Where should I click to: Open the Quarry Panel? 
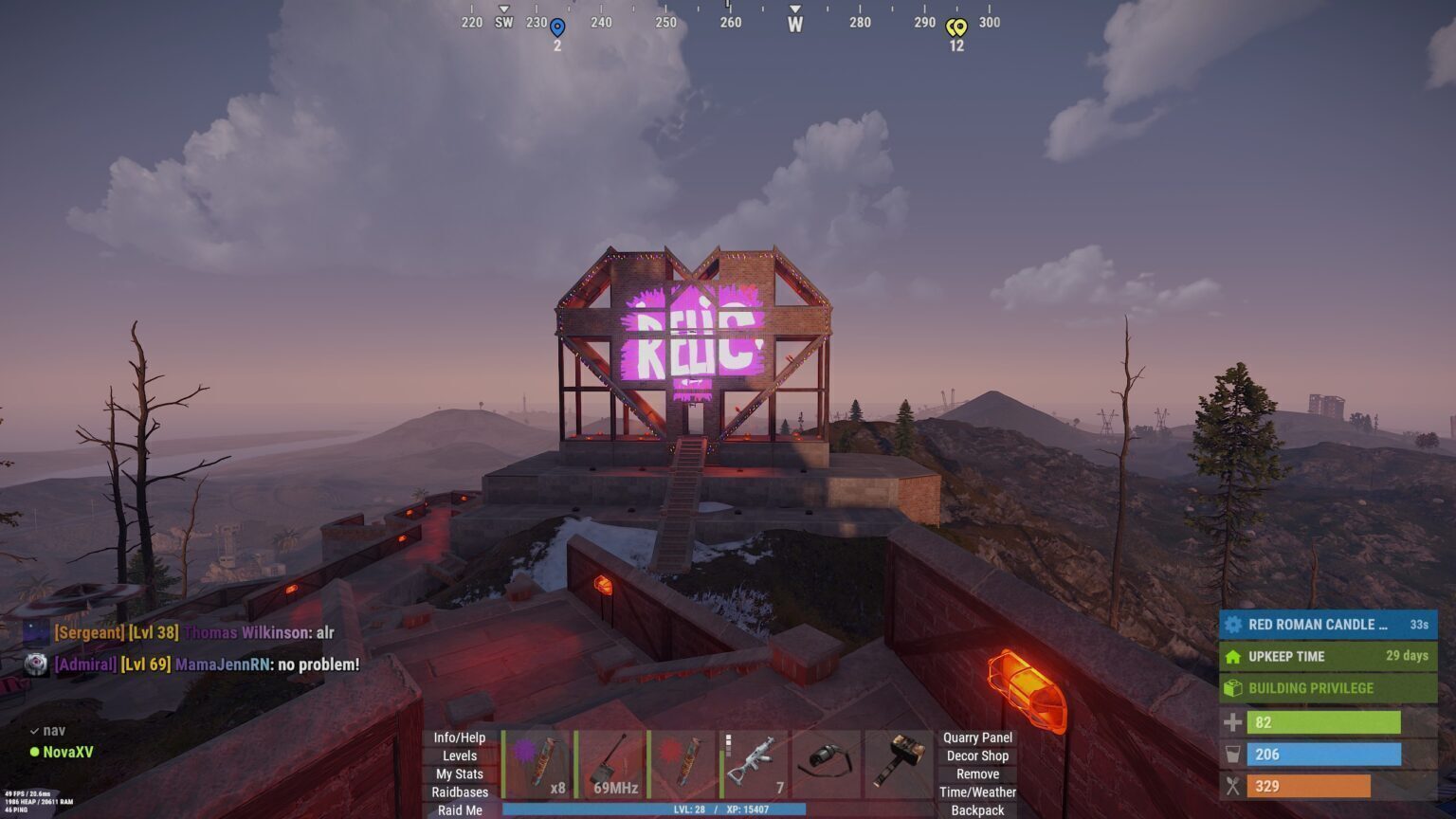977,737
